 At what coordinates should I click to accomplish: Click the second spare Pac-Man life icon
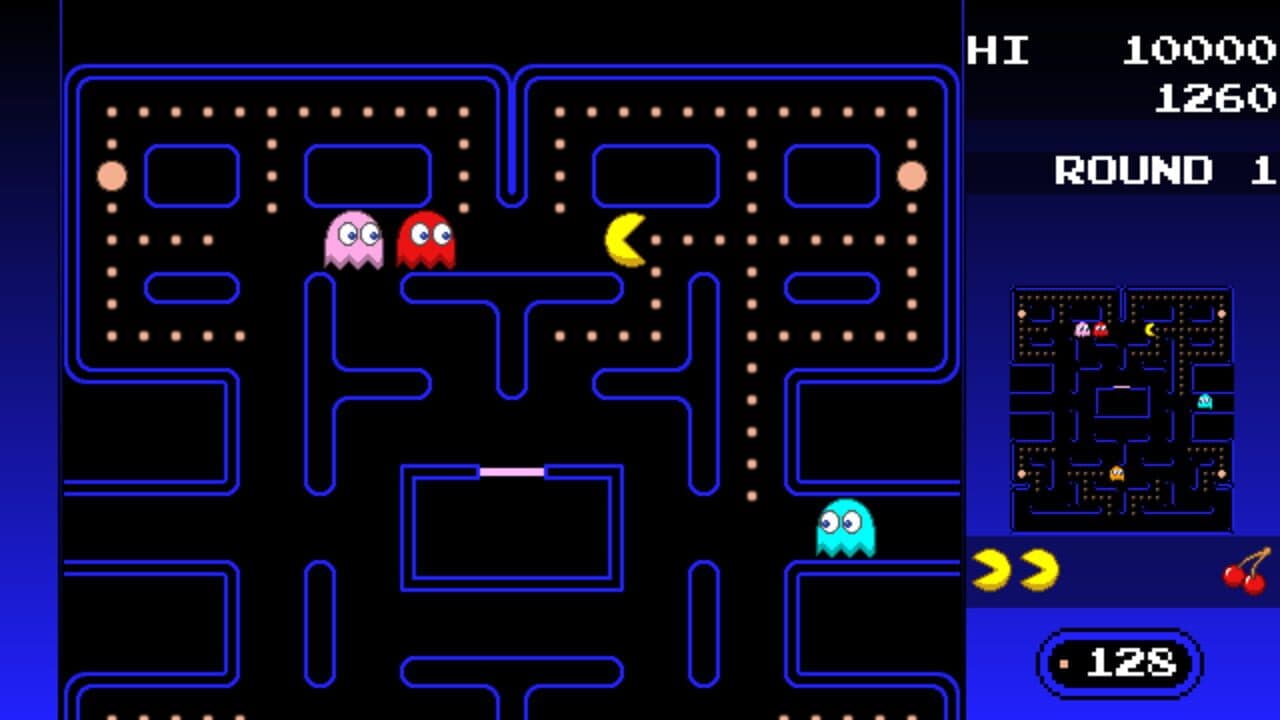(x=1040, y=570)
